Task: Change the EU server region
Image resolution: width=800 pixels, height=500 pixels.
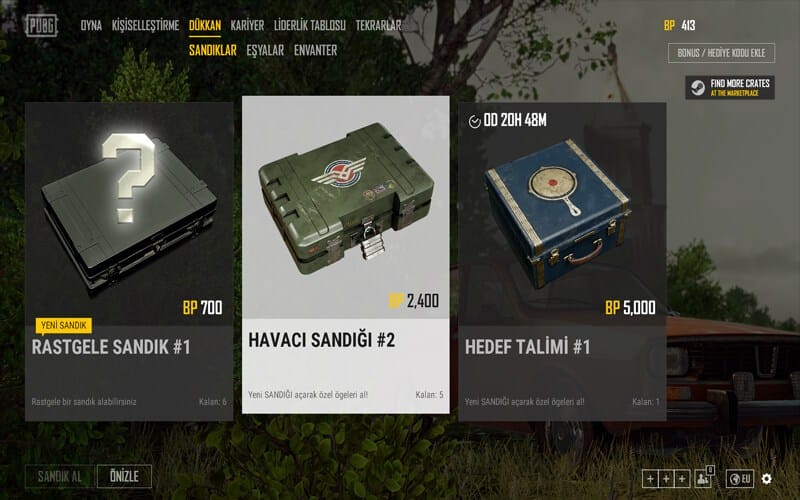Action: tap(740, 479)
